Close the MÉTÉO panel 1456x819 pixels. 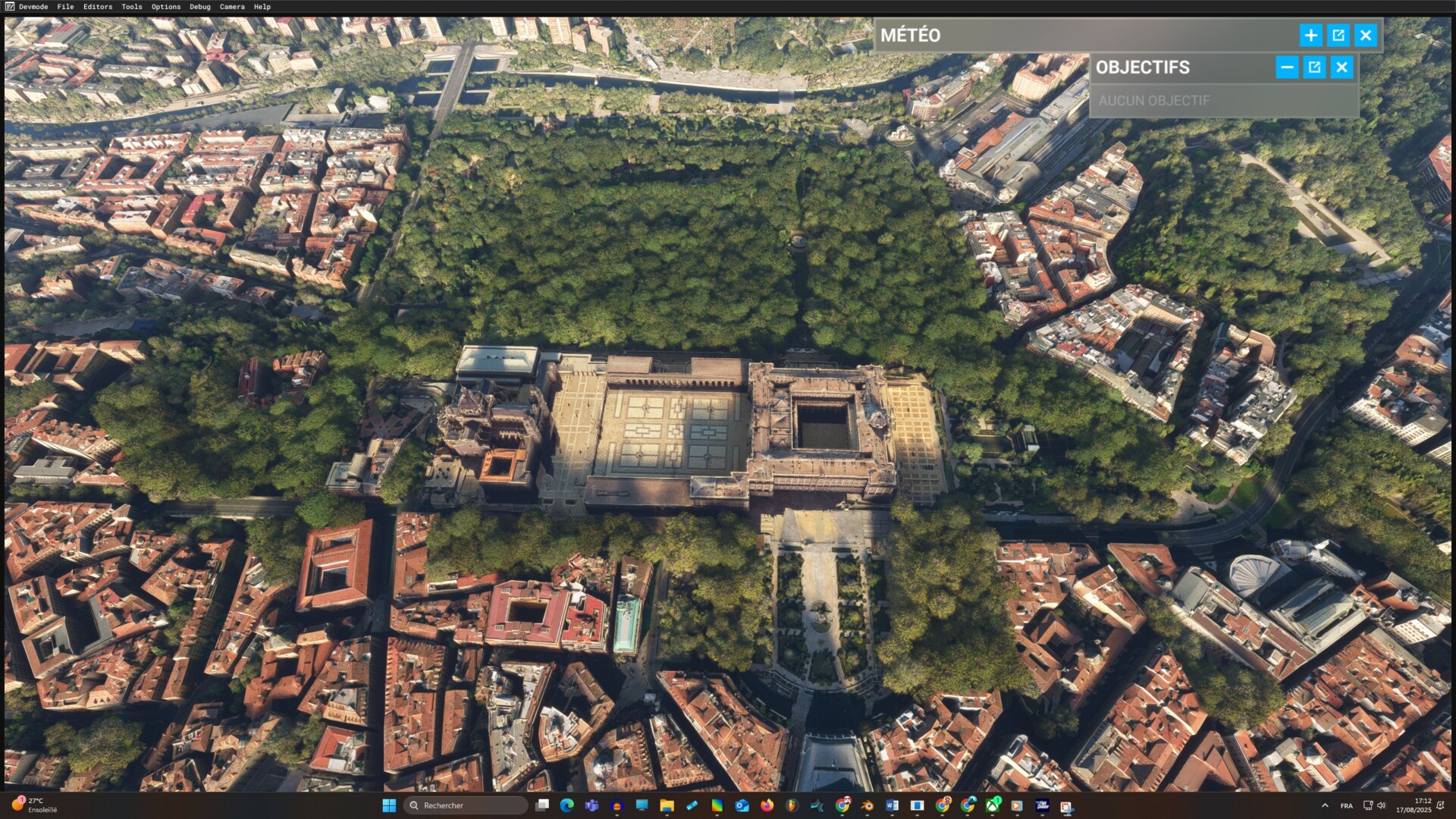pyautogui.click(x=1366, y=36)
